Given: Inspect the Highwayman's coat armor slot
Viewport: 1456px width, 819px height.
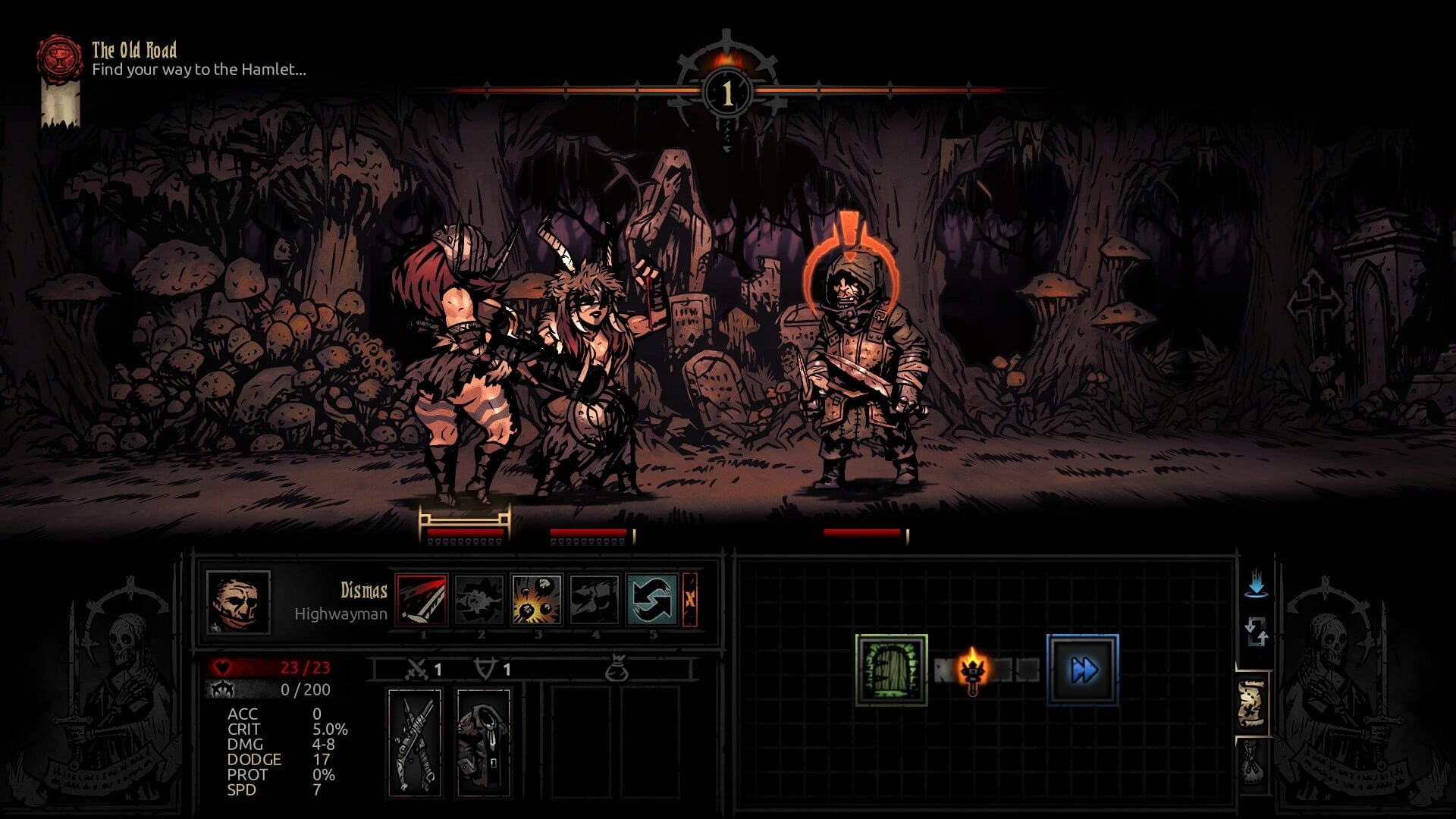Looking at the screenshot, I should (x=483, y=742).
